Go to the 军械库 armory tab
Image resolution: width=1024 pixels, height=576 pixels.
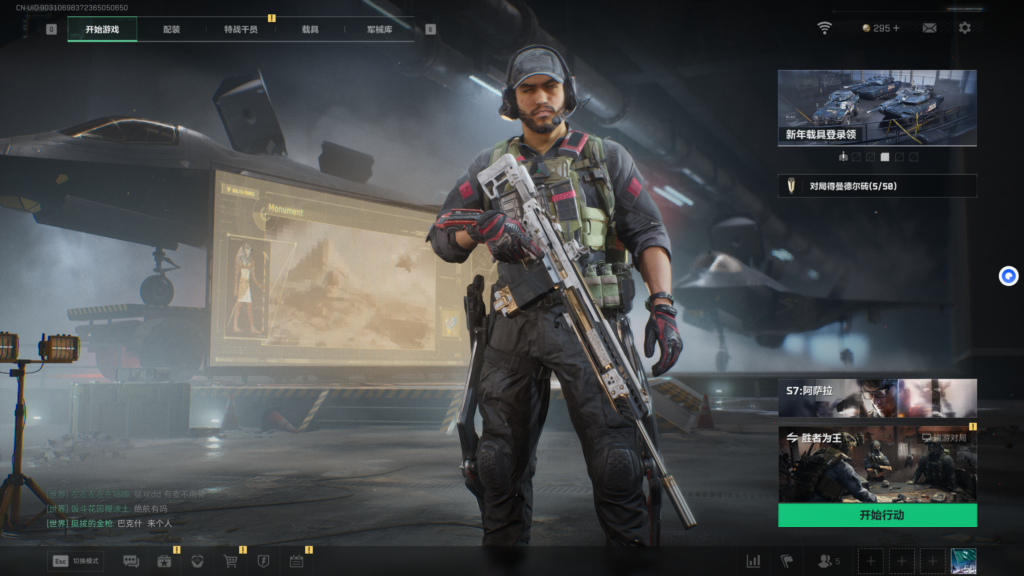click(379, 30)
